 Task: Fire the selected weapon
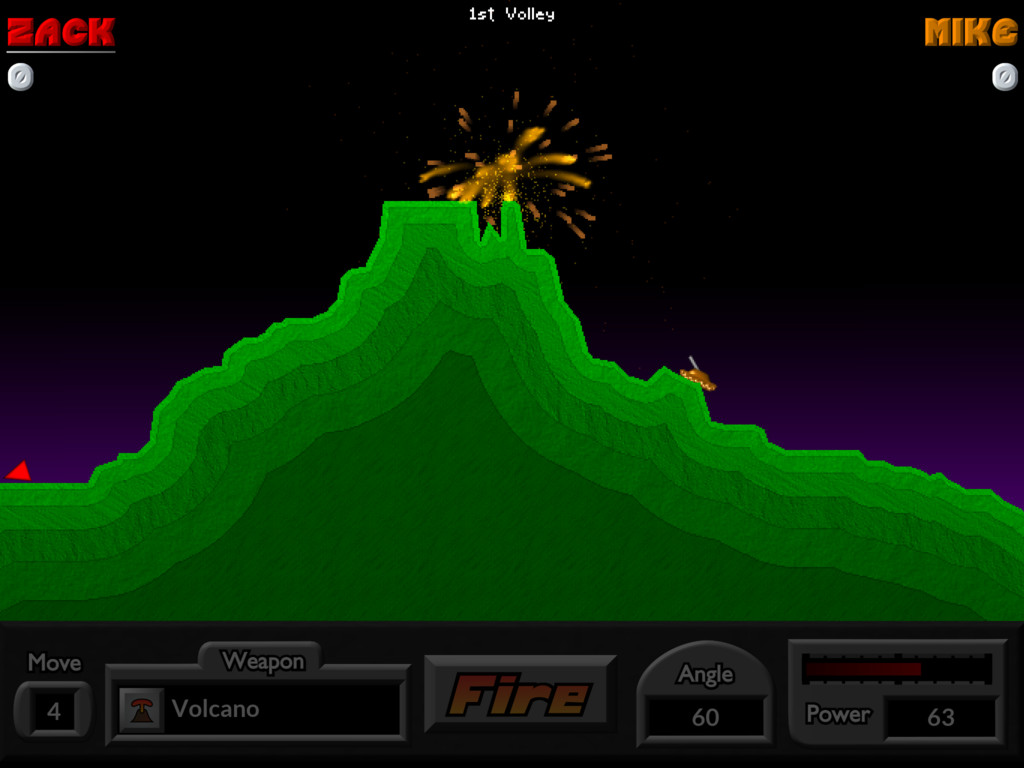(x=519, y=694)
